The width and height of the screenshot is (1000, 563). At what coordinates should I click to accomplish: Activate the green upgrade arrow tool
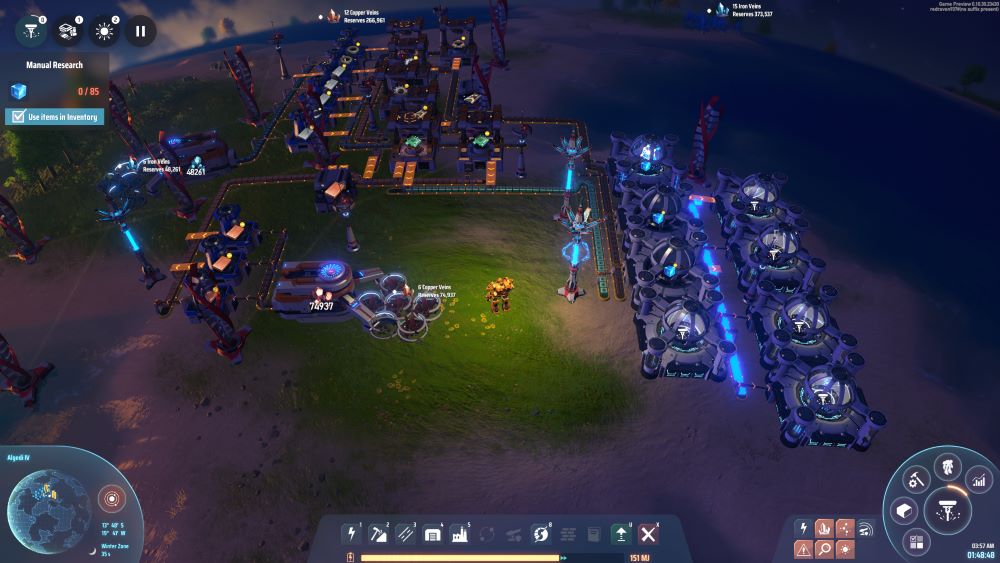pos(621,534)
